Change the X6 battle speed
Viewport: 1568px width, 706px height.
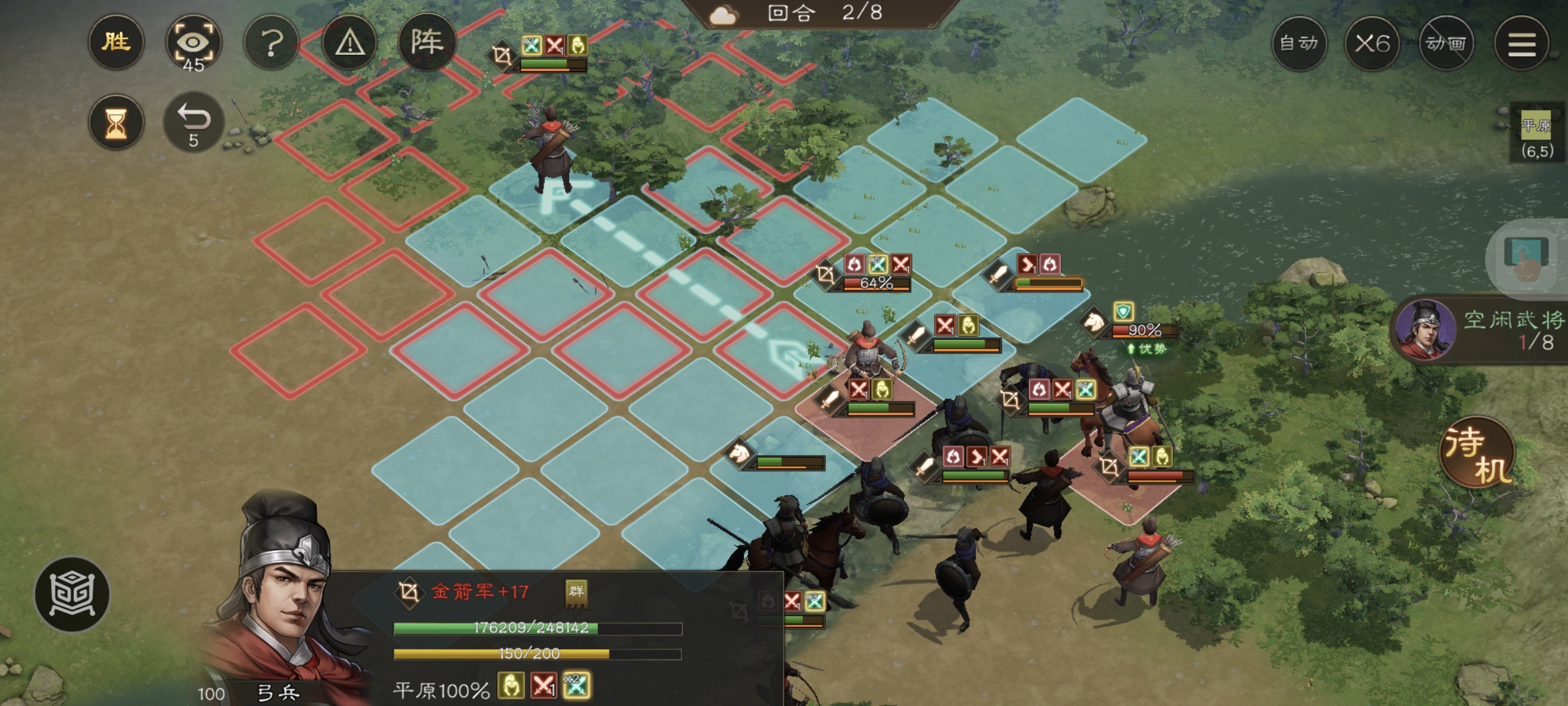pyautogui.click(x=1372, y=44)
